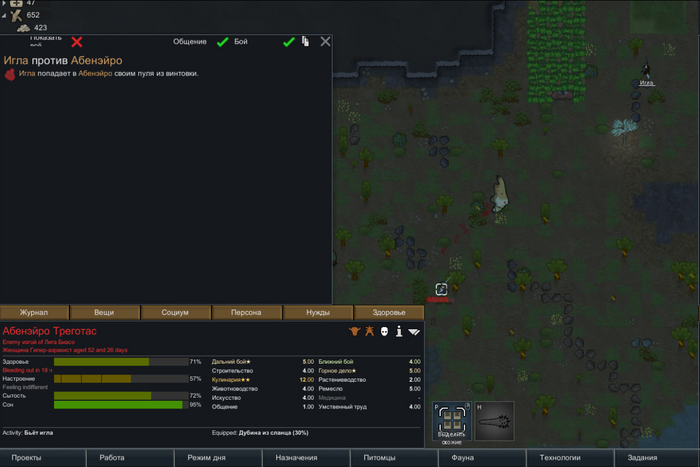Open the Задания quests menu

click(x=642, y=457)
